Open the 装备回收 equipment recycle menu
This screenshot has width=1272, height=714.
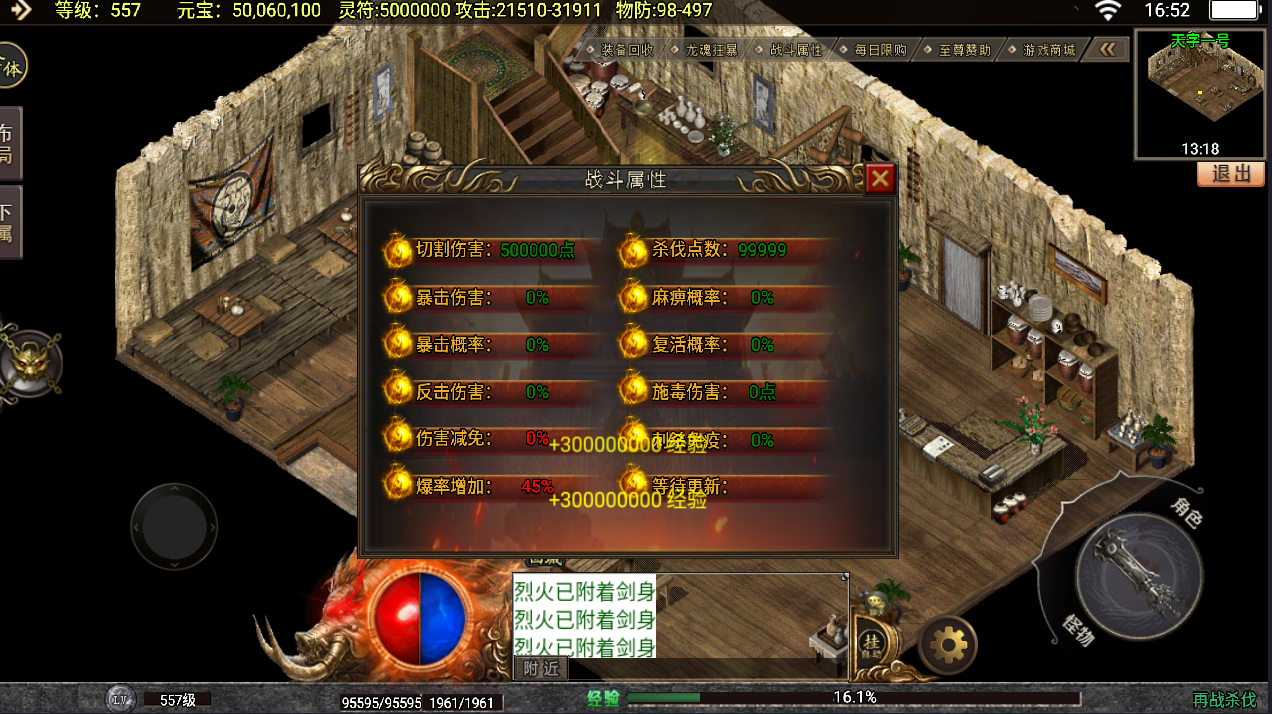click(626, 49)
